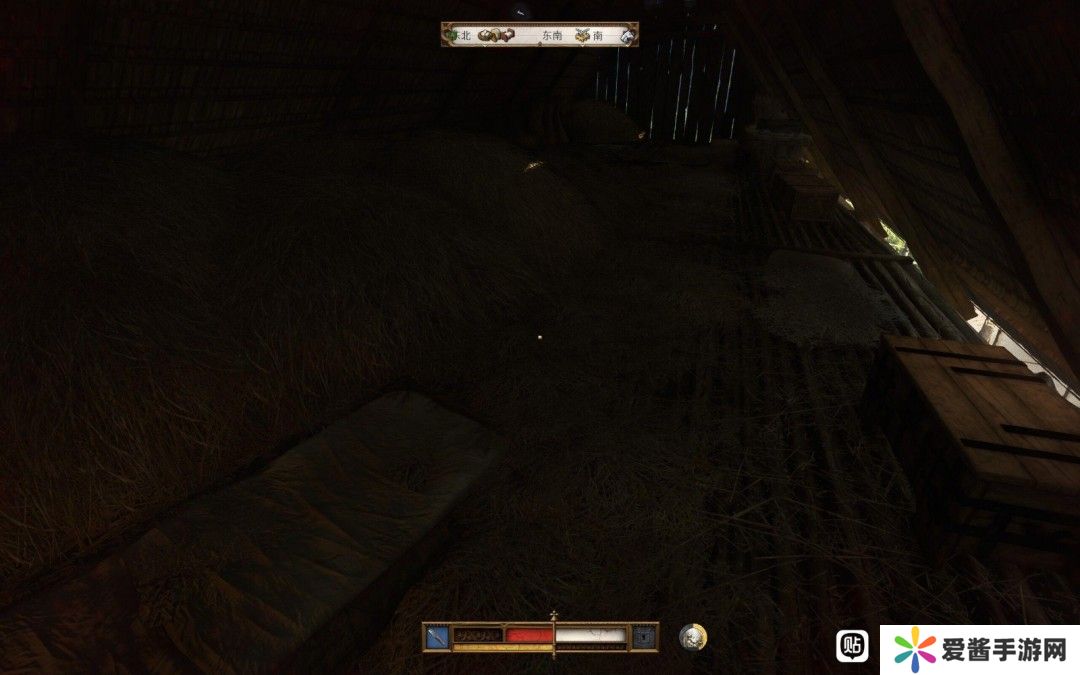
Task: Click the compass bar at the top
Action: point(540,35)
